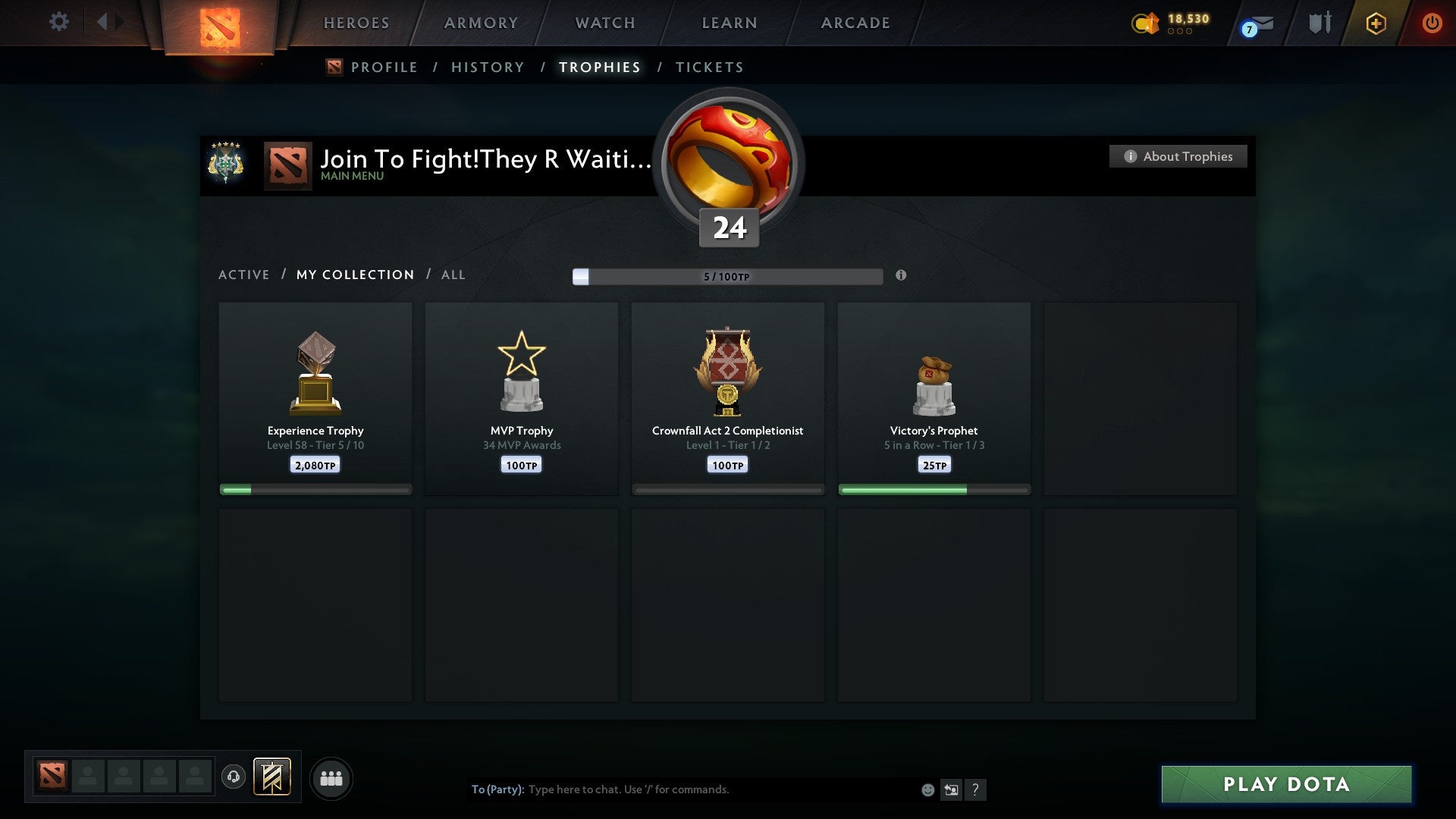Open the TICKETS tab
Image resolution: width=1456 pixels, height=819 pixels.
(709, 67)
